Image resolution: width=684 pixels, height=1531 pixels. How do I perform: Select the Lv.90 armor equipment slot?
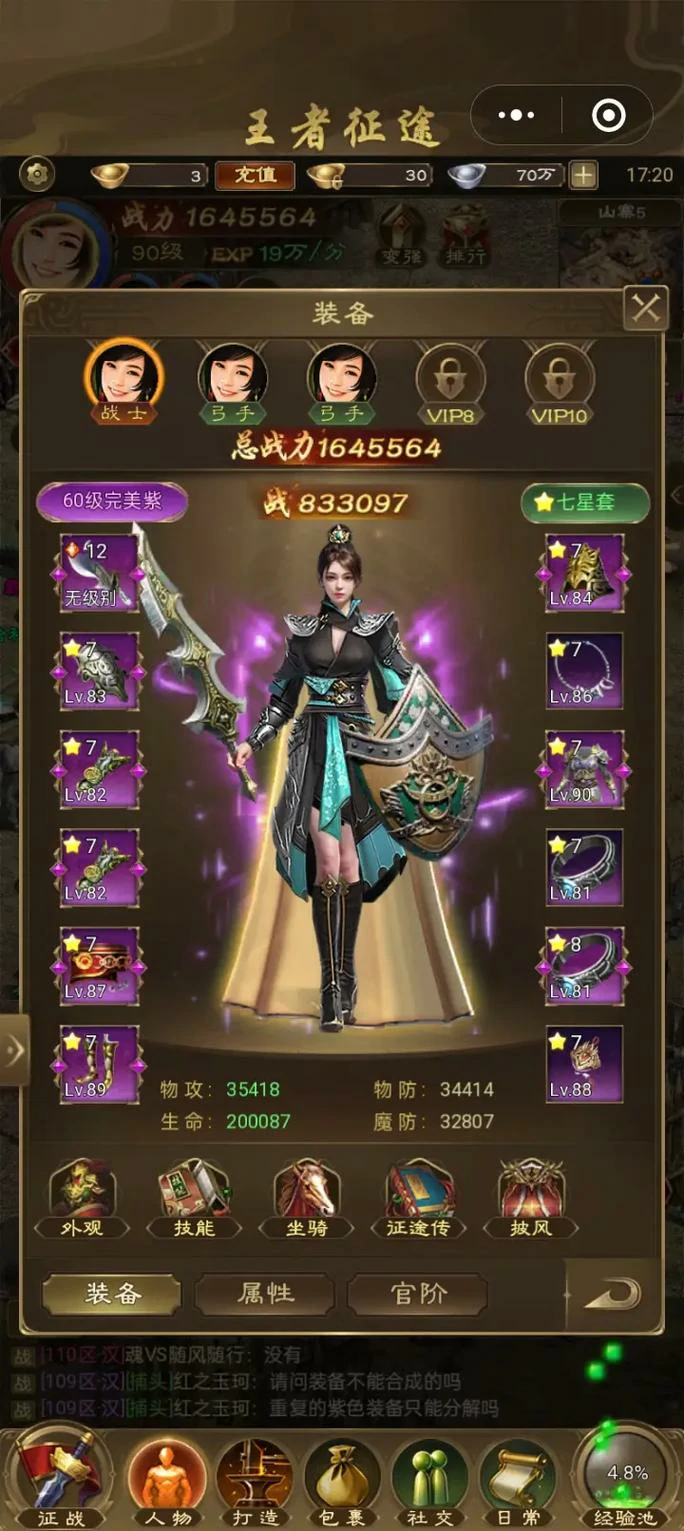tap(584, 769)
